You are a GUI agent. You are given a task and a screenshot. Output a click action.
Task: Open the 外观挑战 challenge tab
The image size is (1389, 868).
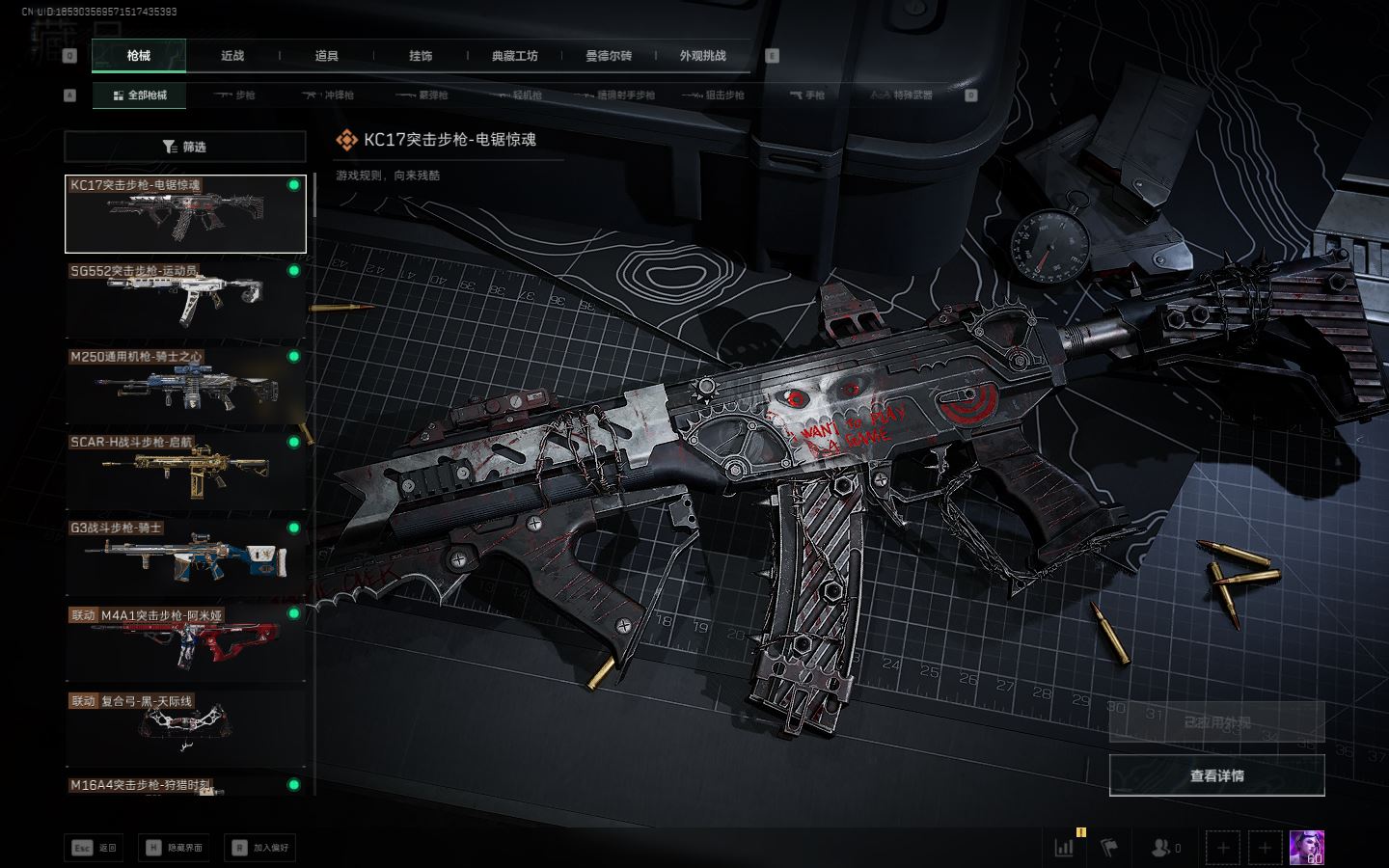tap(702, 56)
